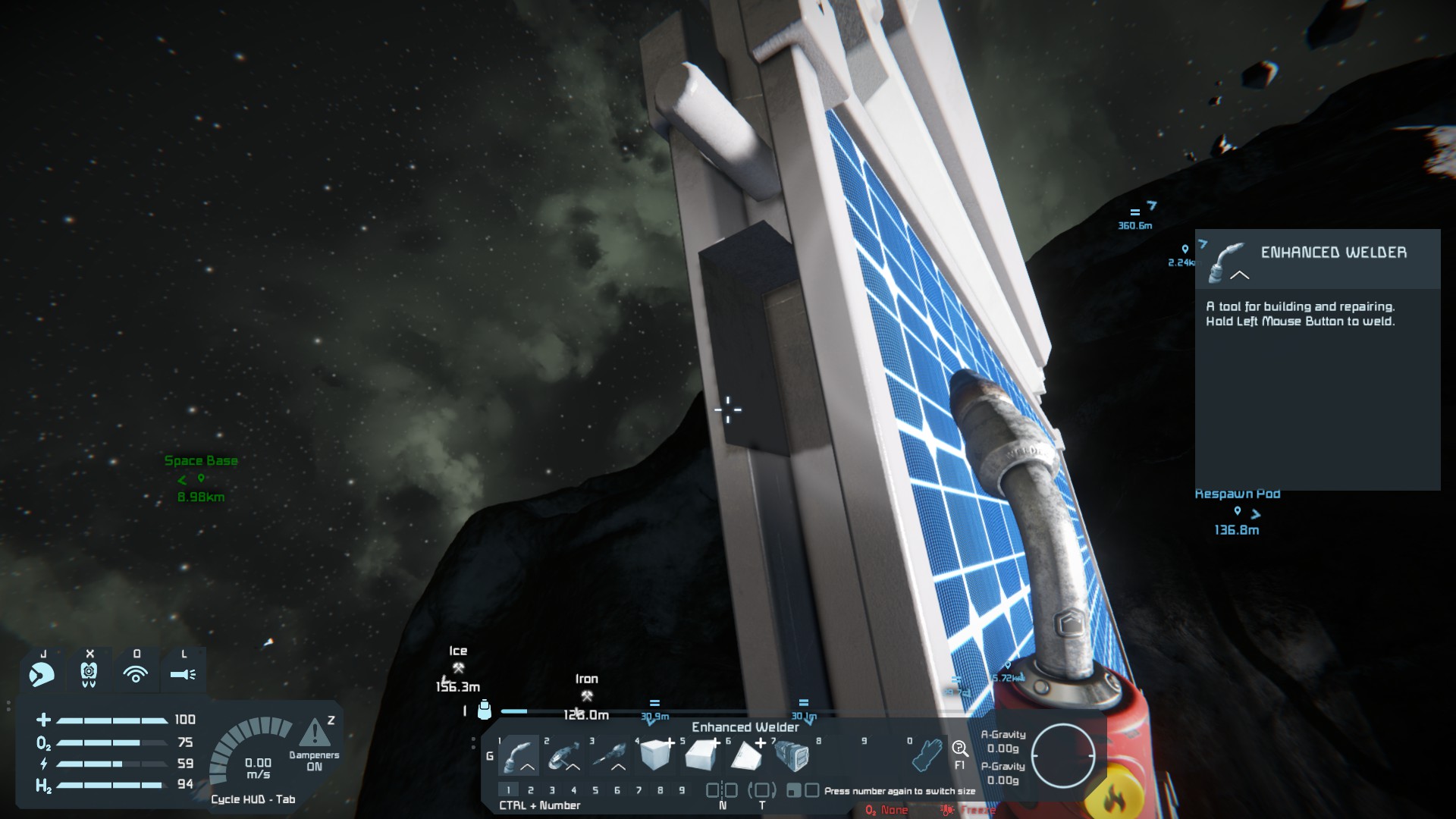Toggle the Dampeners warning indicator

click(x=315, y=734)
